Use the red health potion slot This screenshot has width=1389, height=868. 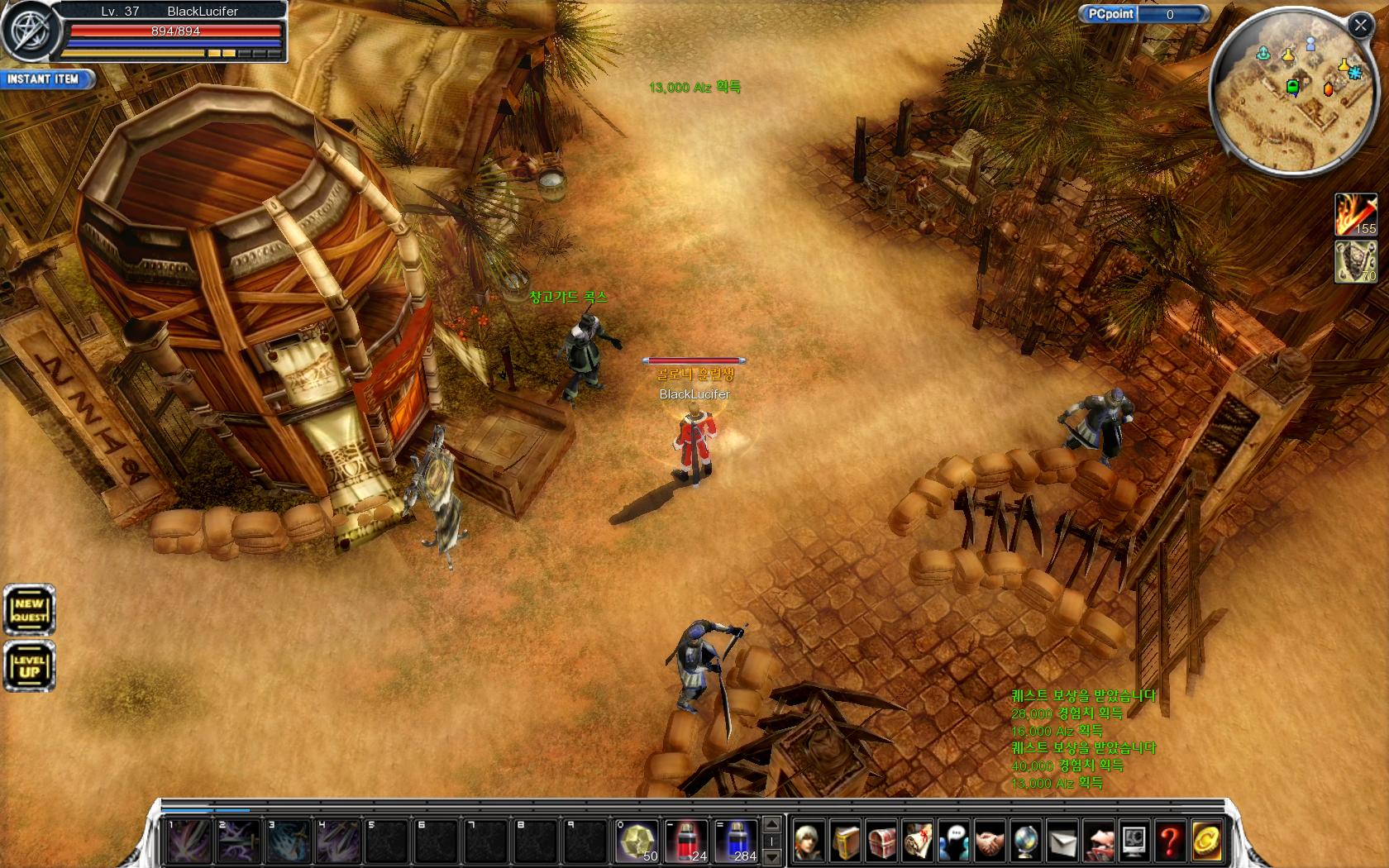(686, 842)
